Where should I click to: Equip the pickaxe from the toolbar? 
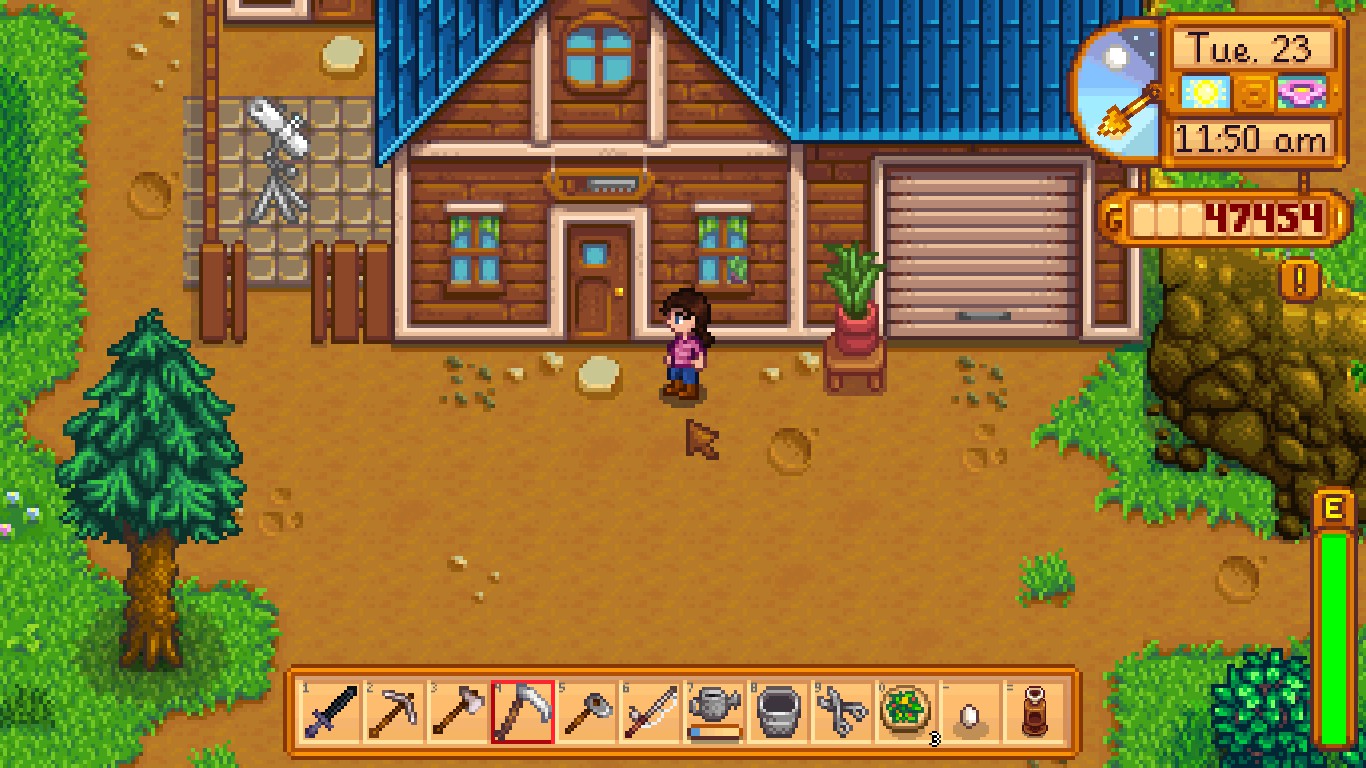395,712
